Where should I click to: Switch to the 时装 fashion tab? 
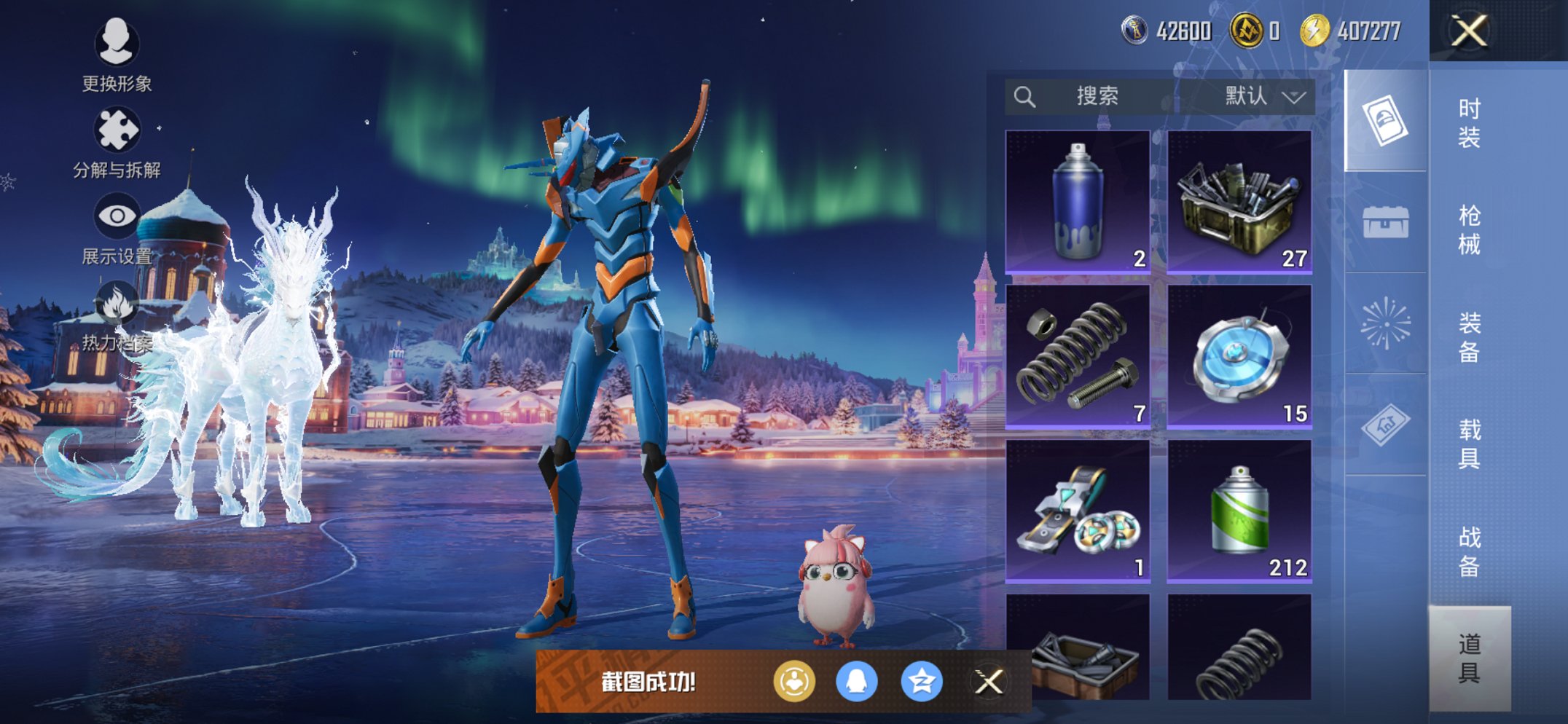[1469, 122]
